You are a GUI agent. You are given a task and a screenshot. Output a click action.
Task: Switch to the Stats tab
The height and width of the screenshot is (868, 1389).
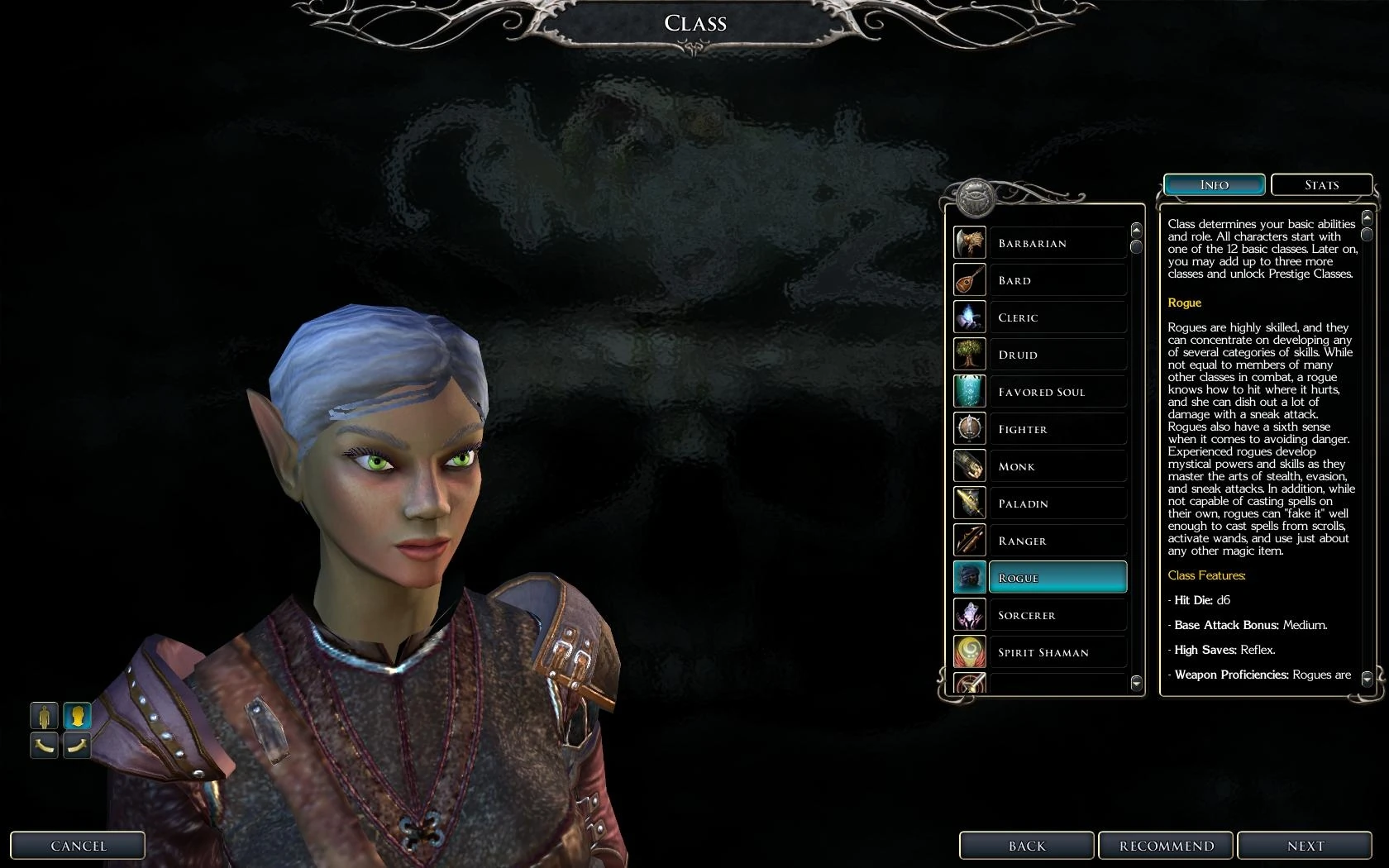1321,184
